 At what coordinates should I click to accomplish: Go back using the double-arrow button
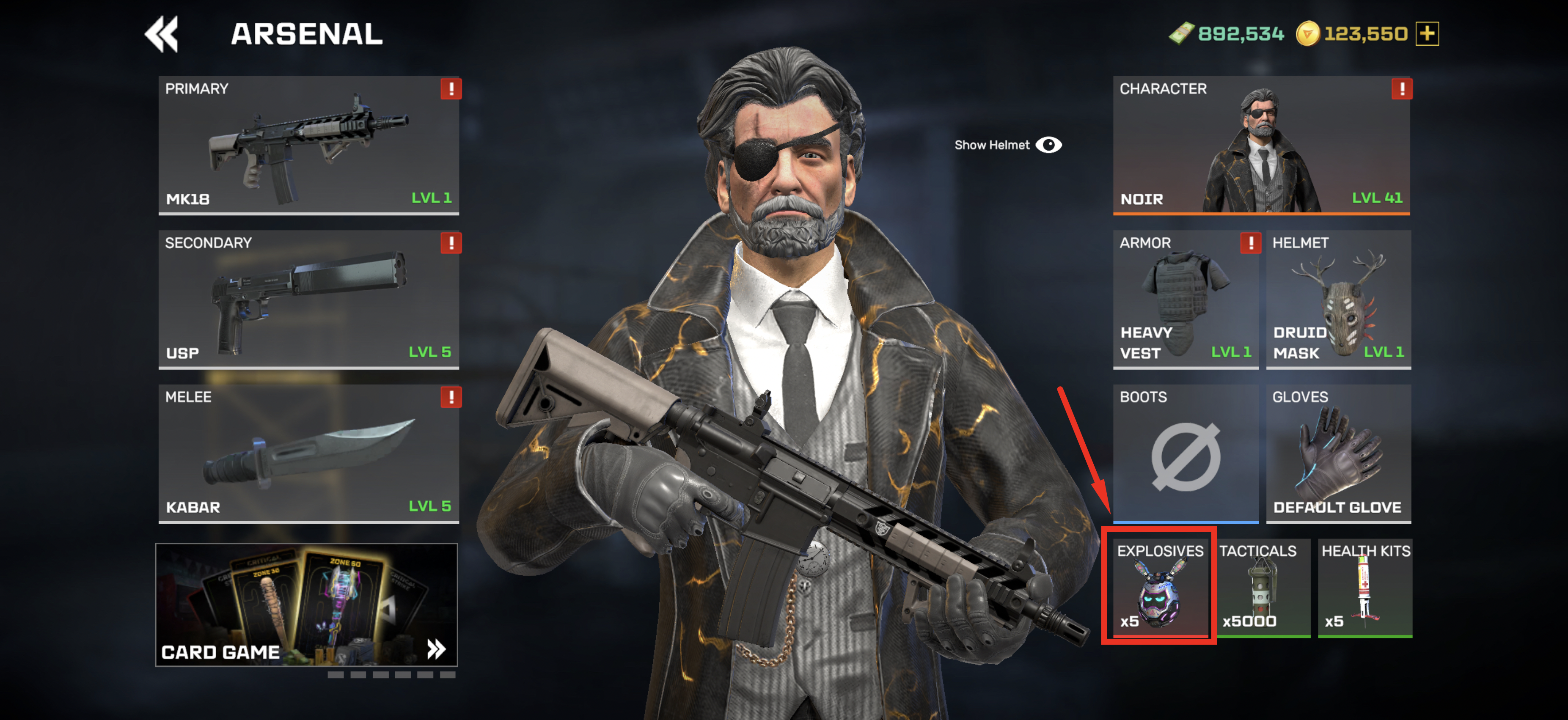[x=162, y=34]
